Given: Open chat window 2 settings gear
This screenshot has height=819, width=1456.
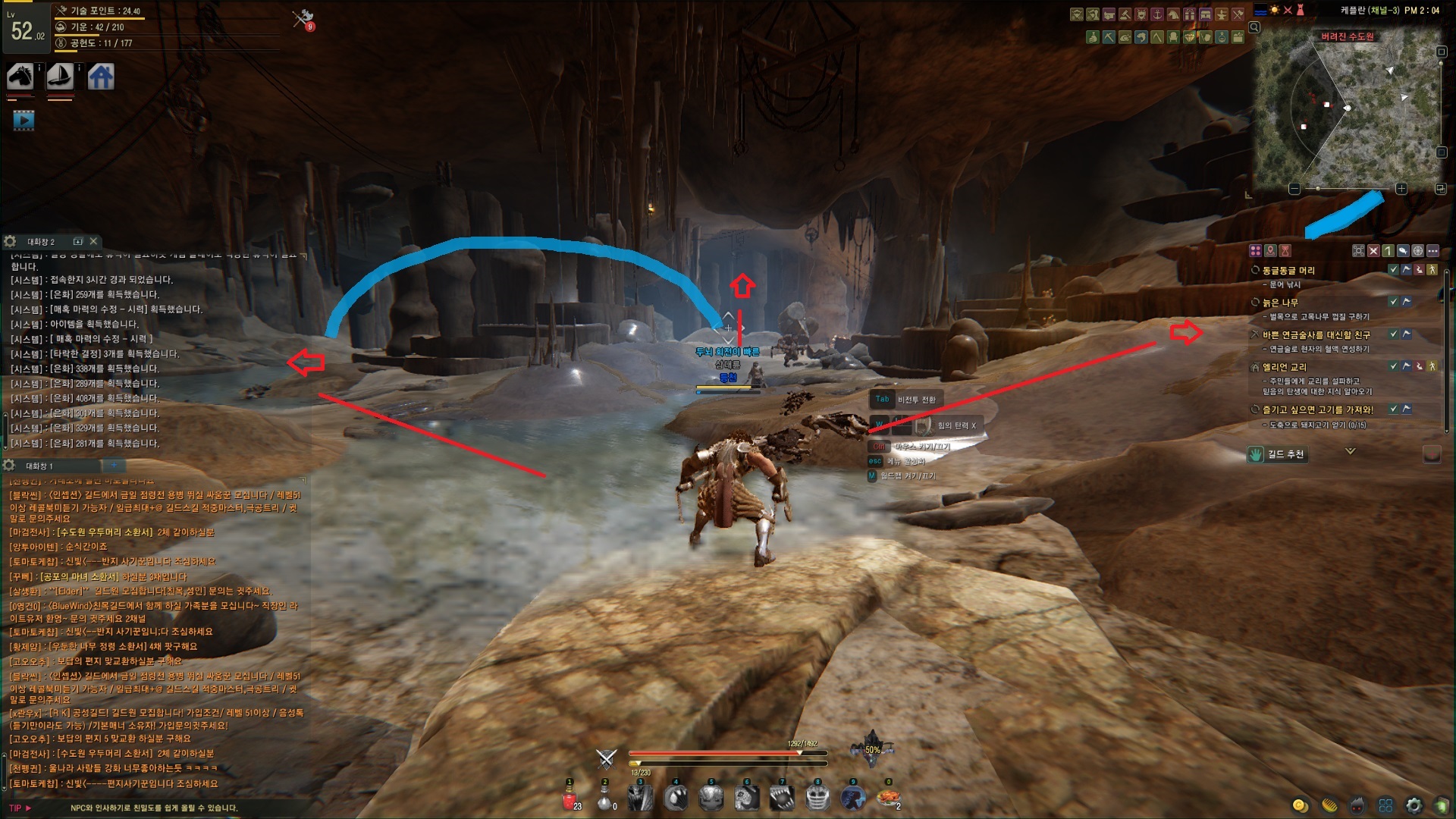Looking at the screenshot, I should [10, 241].
